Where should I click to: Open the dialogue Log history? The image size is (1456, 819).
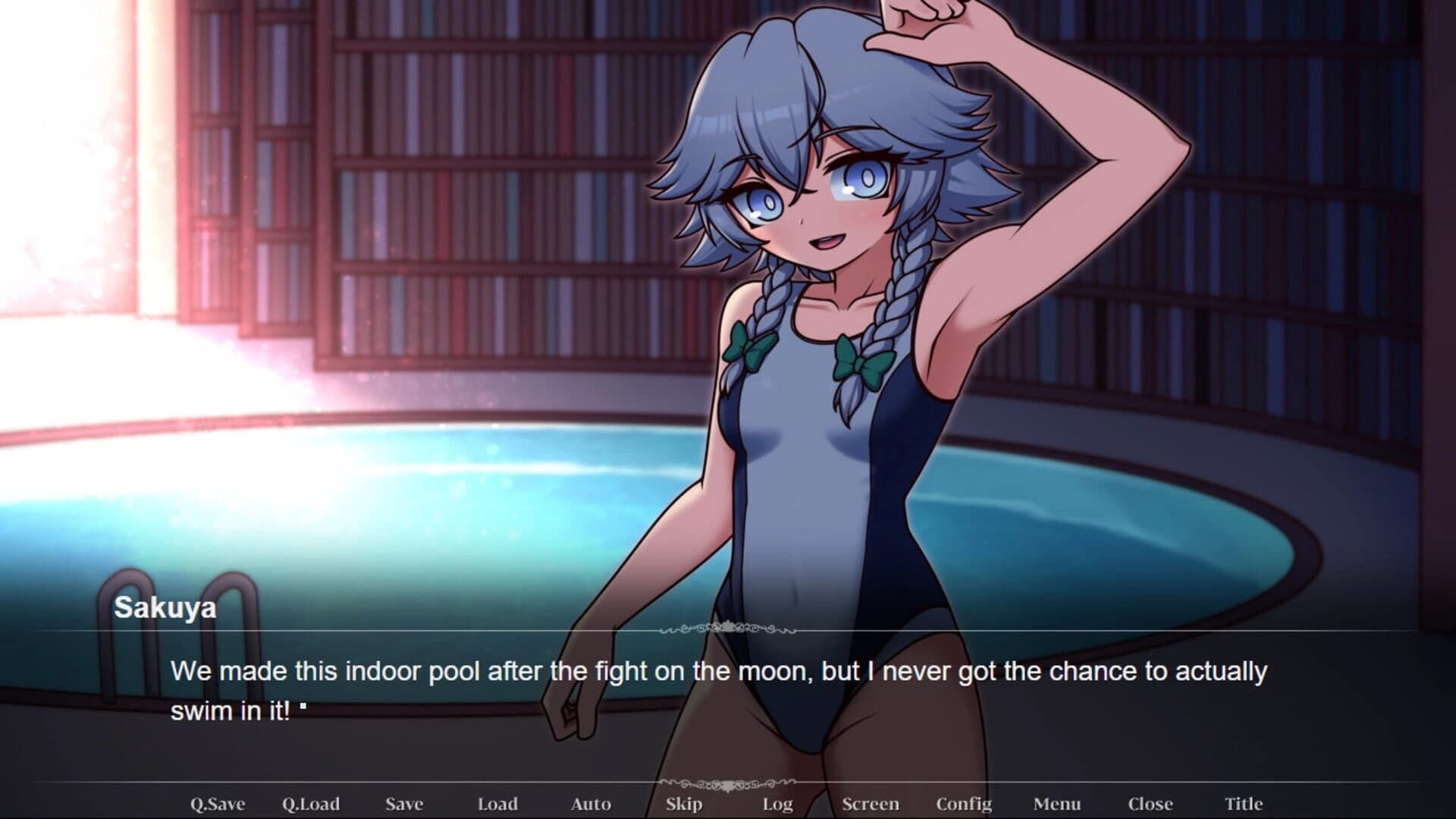point(778,803)
